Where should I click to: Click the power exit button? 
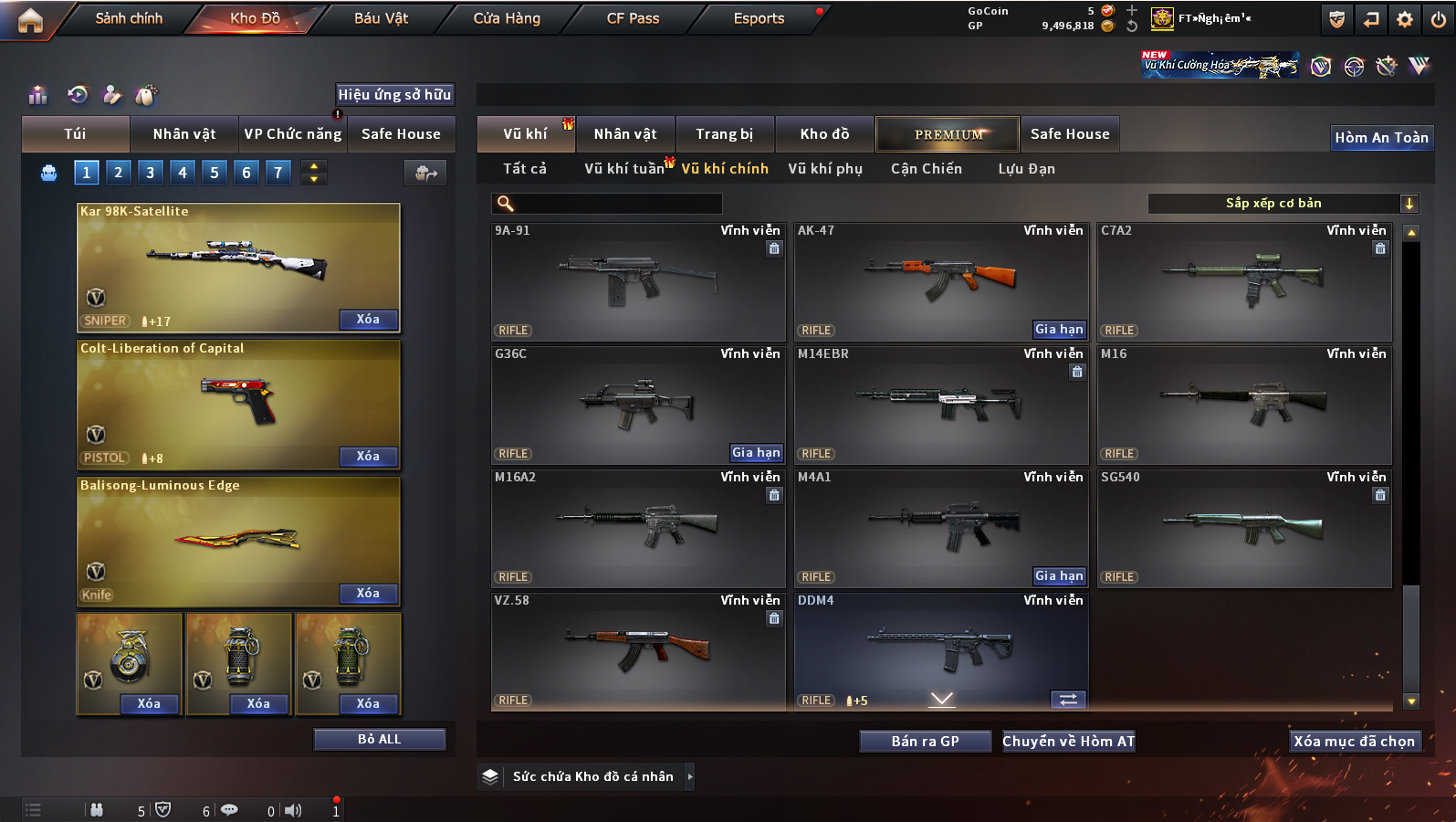[1438, 19]
